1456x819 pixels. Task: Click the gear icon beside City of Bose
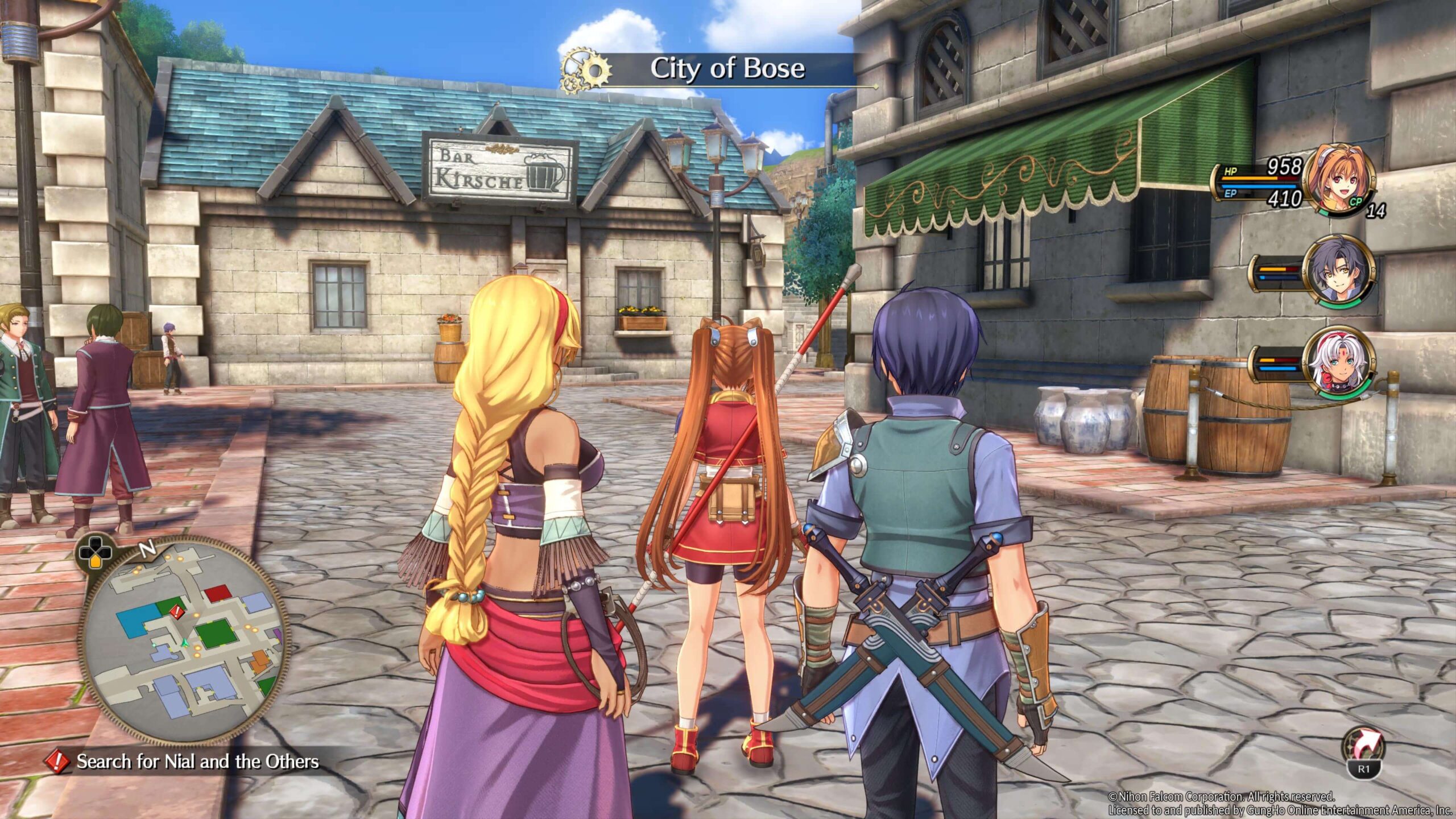pos(586,69)
